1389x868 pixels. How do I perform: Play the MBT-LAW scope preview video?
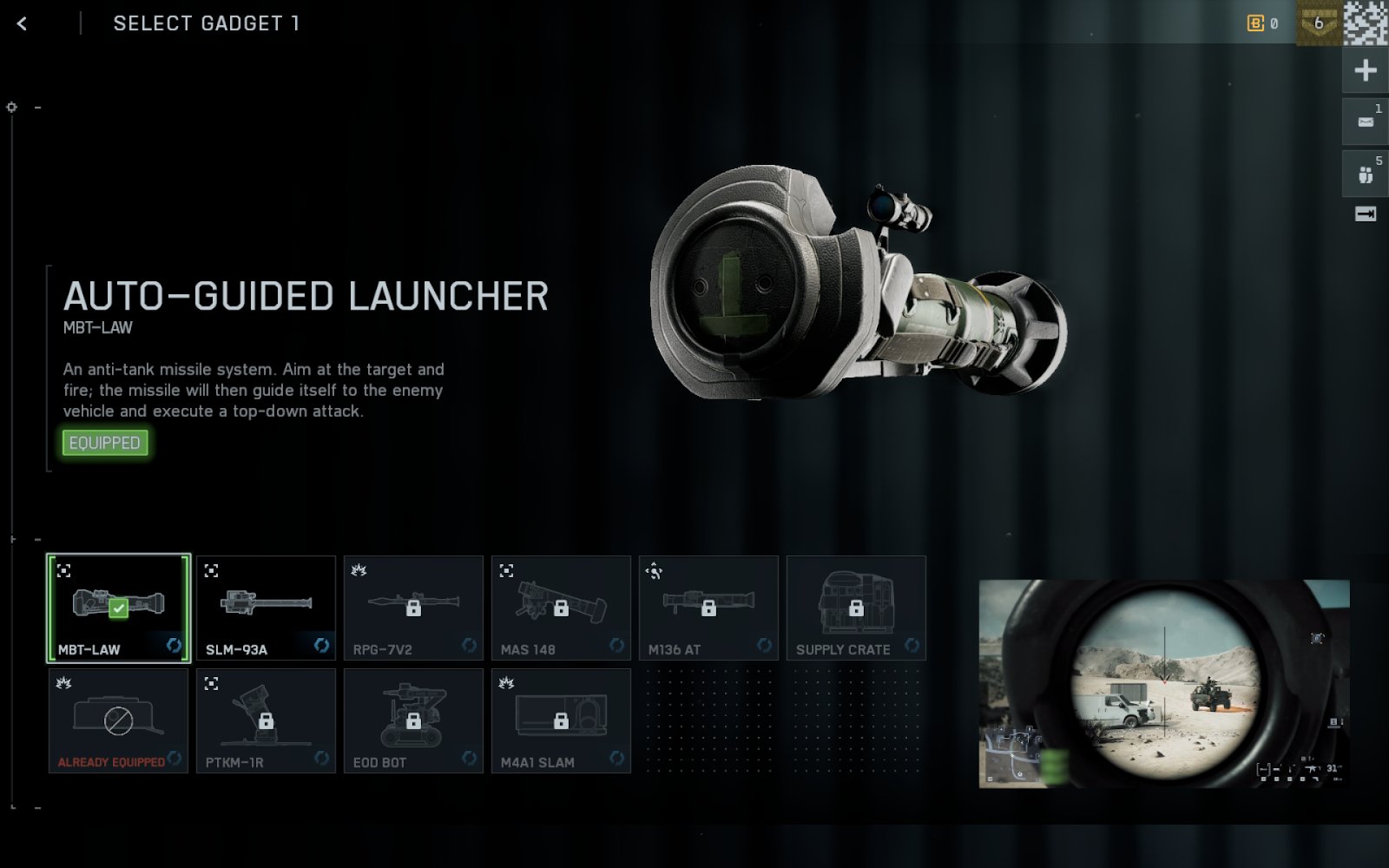(x=1163, y=684)
